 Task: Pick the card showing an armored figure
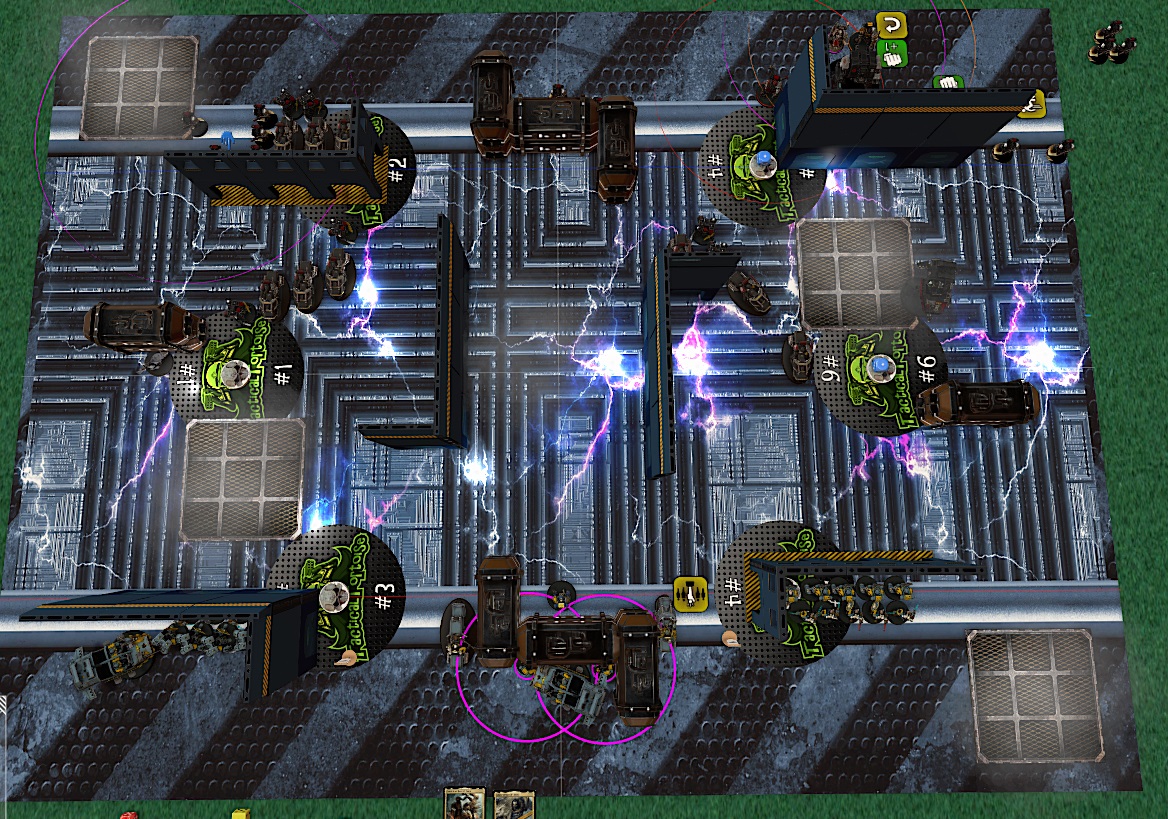tap(514, 804)
